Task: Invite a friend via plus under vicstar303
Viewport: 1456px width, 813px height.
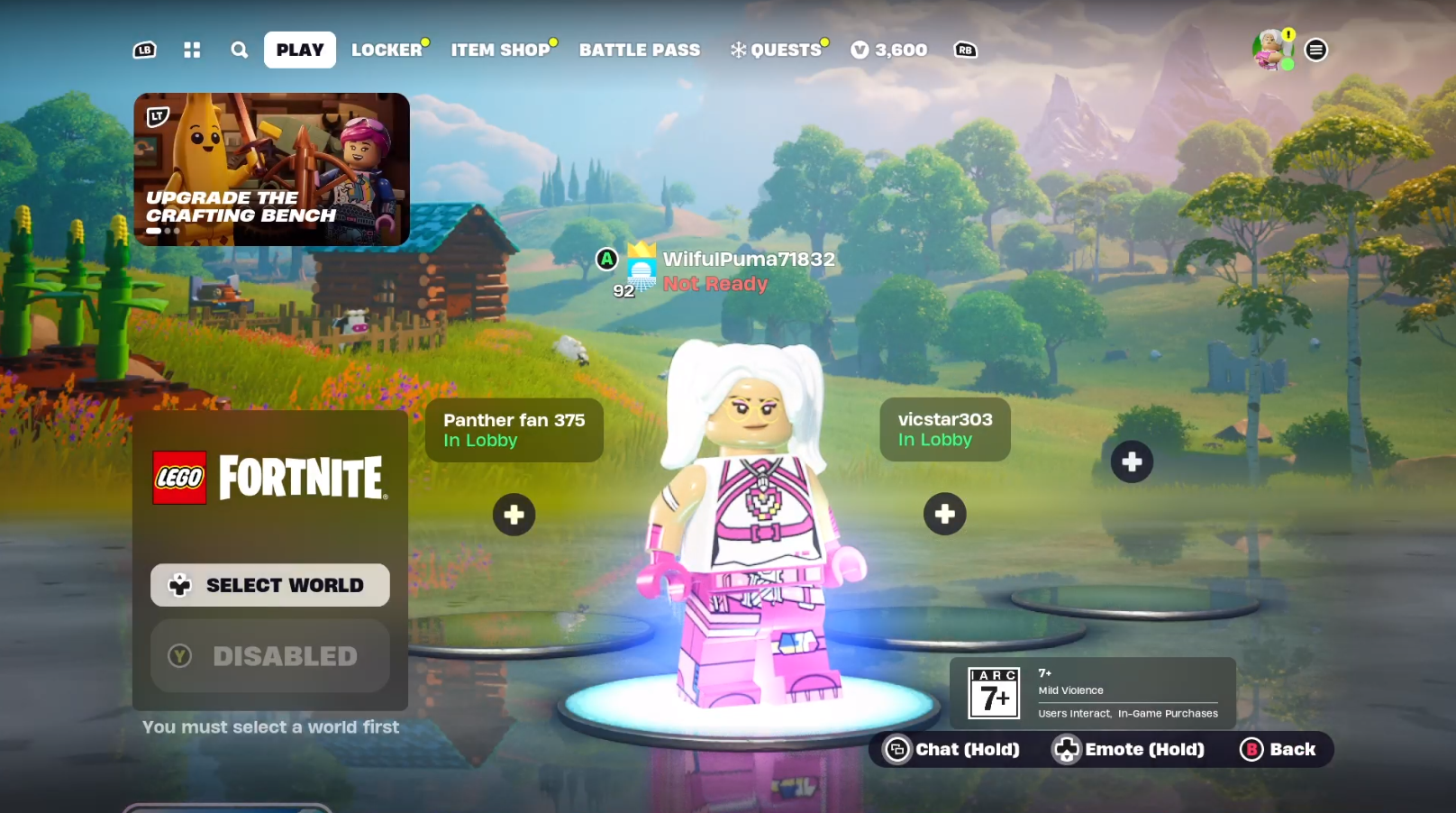Action: coord(944,514)
